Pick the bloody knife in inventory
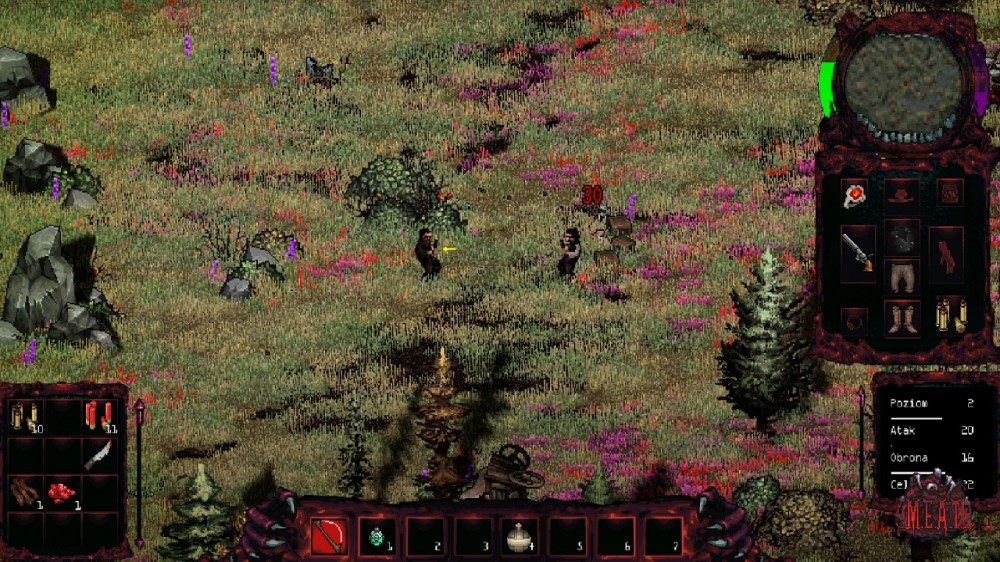The width and height of the screenshot is (1000, 562). (x=98, y=453)
